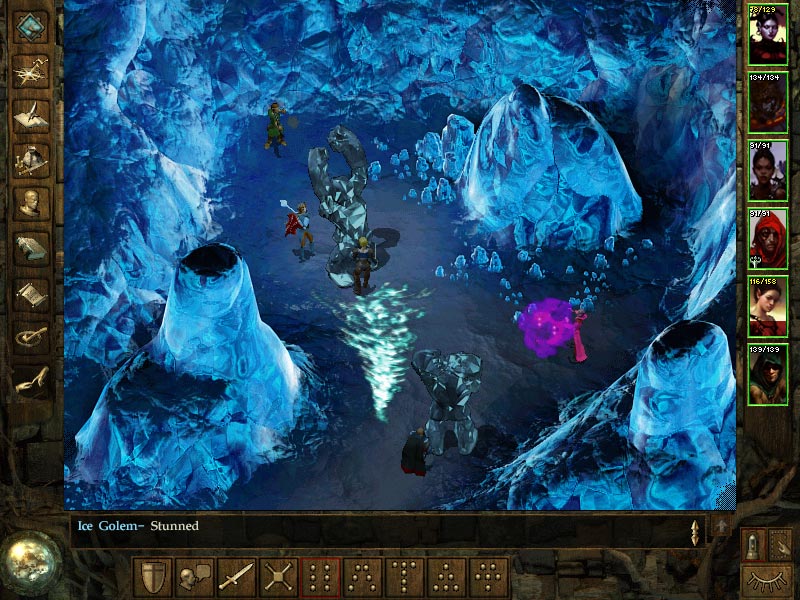
Task: Click the stop action cross button
Action: (x=277, y=577)
